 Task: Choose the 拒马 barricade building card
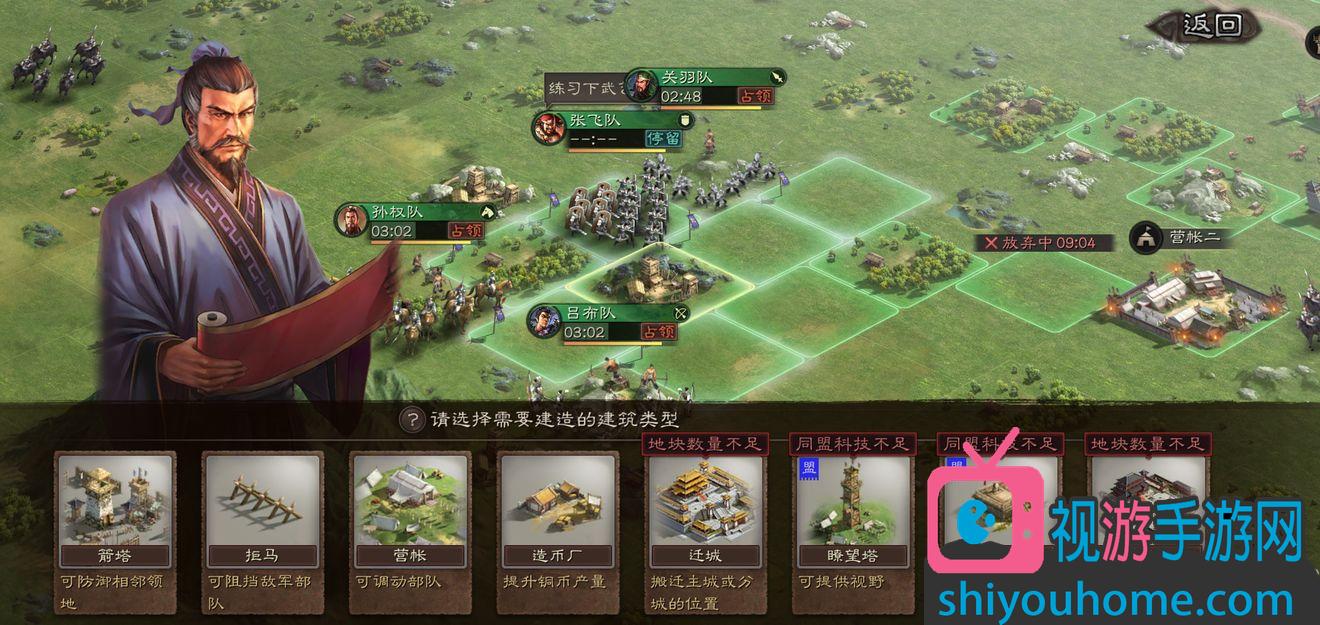coord(263,510)
